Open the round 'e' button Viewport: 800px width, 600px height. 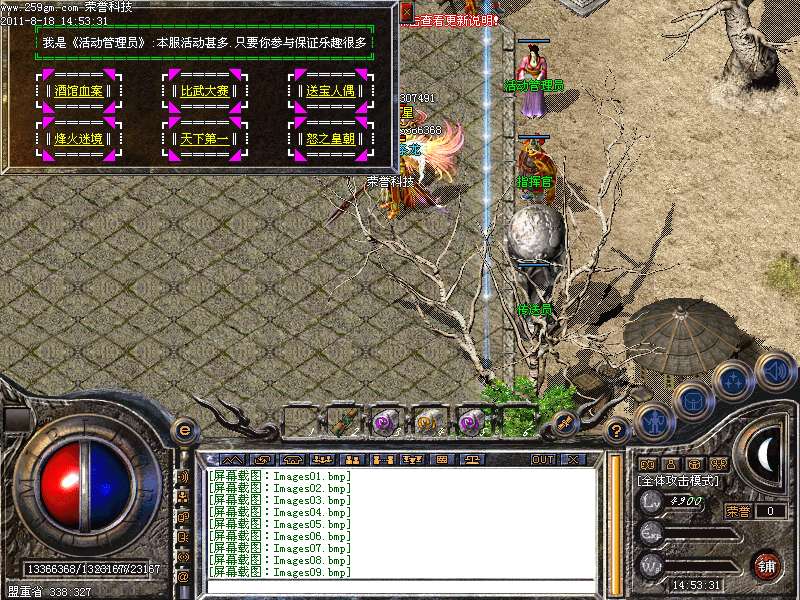(x=184, y=430)
